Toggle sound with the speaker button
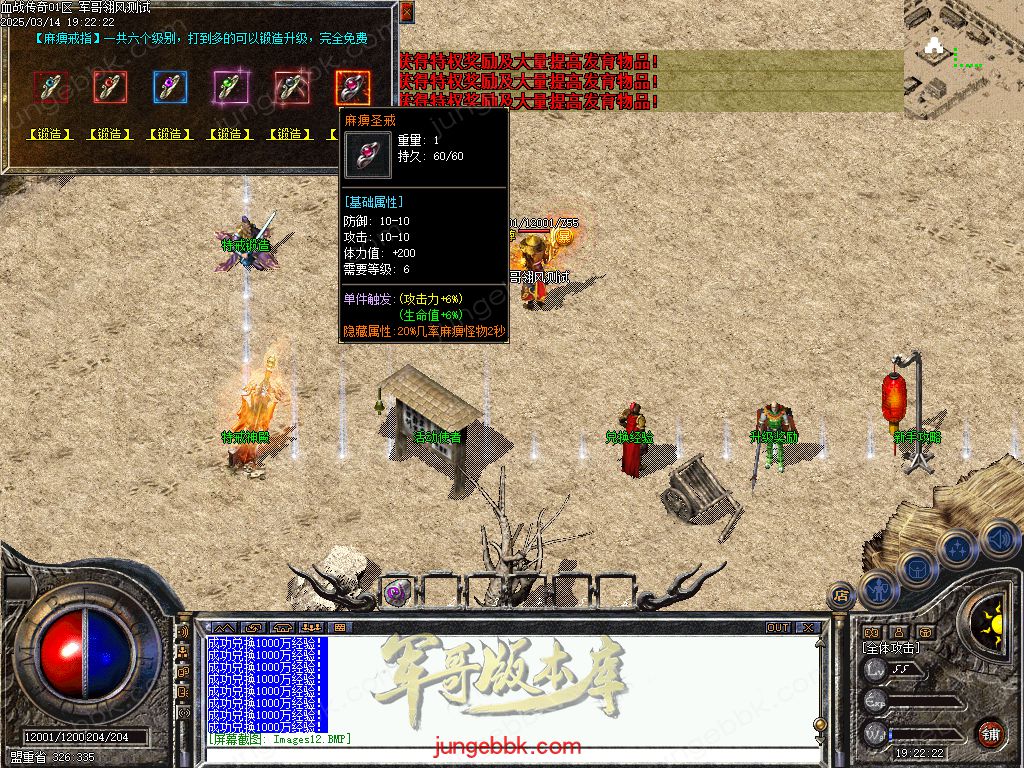 click(x=999, y=540)
